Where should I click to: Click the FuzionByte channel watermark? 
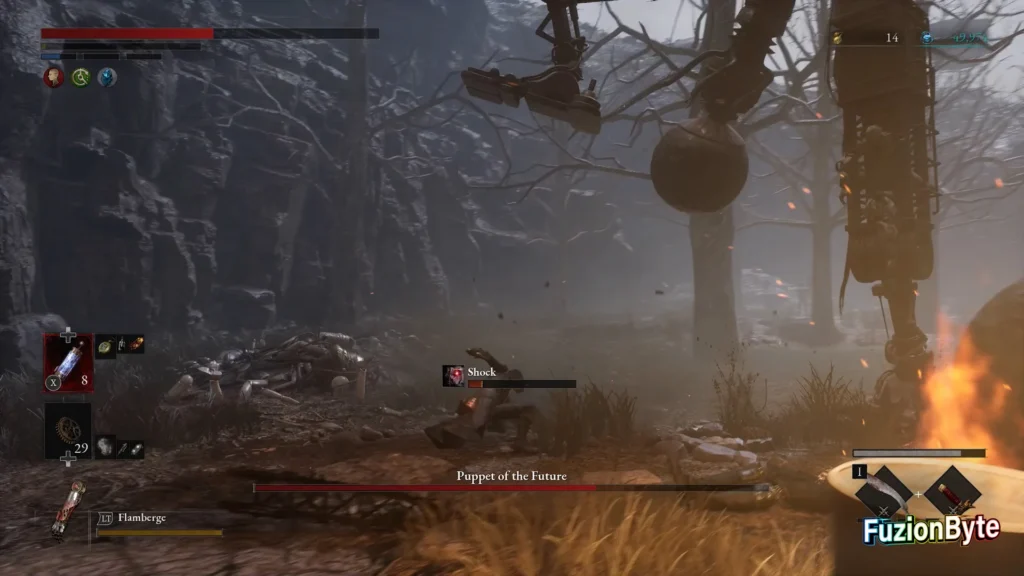tap(931, 530)
